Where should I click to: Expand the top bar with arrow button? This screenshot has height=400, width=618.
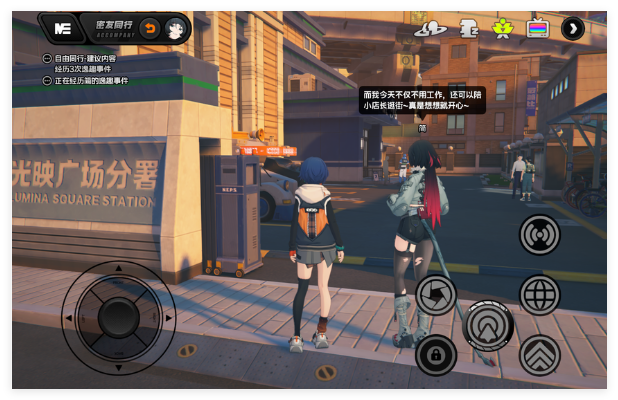(x=573, y=28)
